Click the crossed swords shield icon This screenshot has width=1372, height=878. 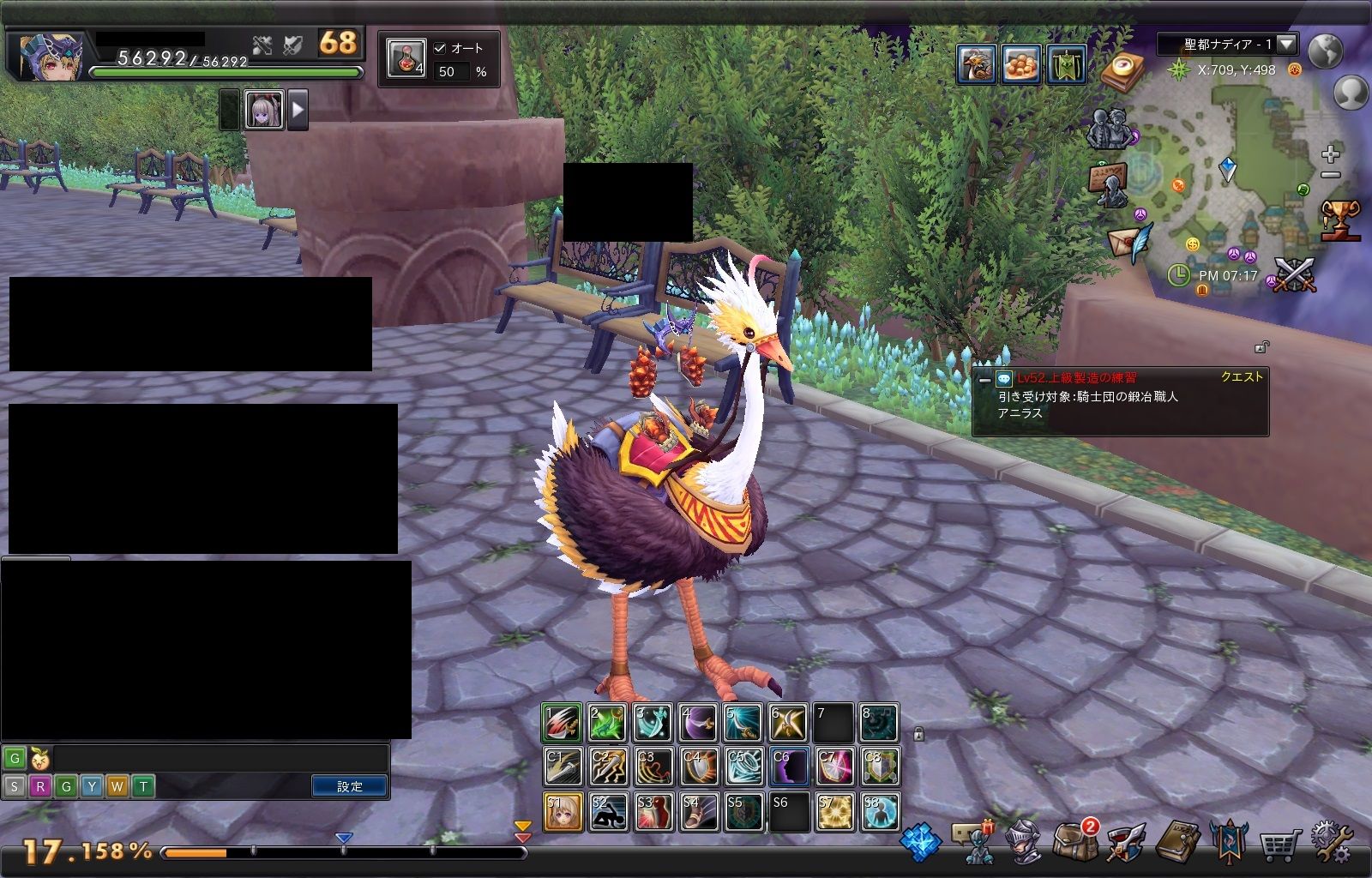(x=1295, y=275)
